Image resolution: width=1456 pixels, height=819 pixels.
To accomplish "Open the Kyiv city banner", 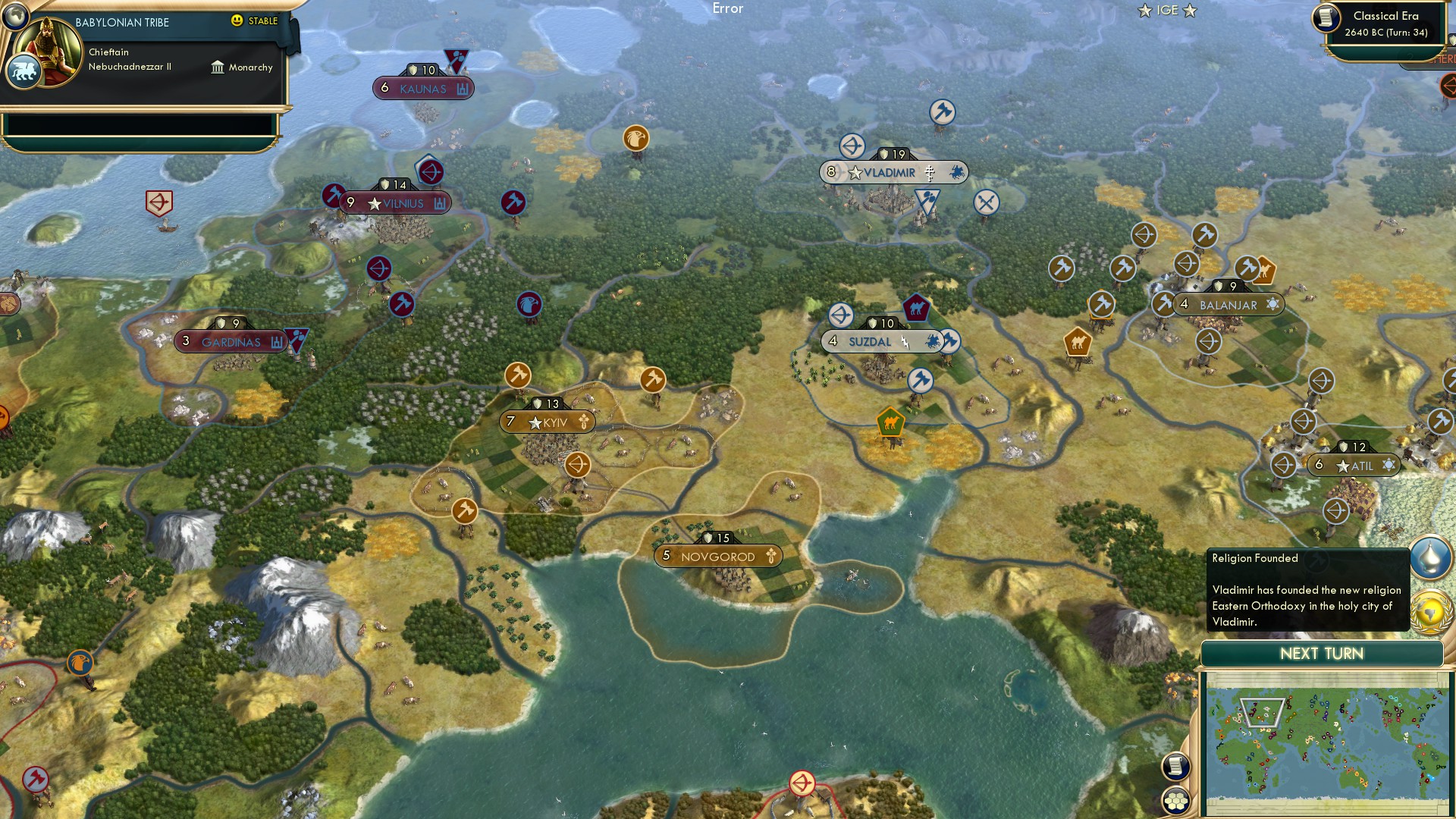I will click(546, 421).
